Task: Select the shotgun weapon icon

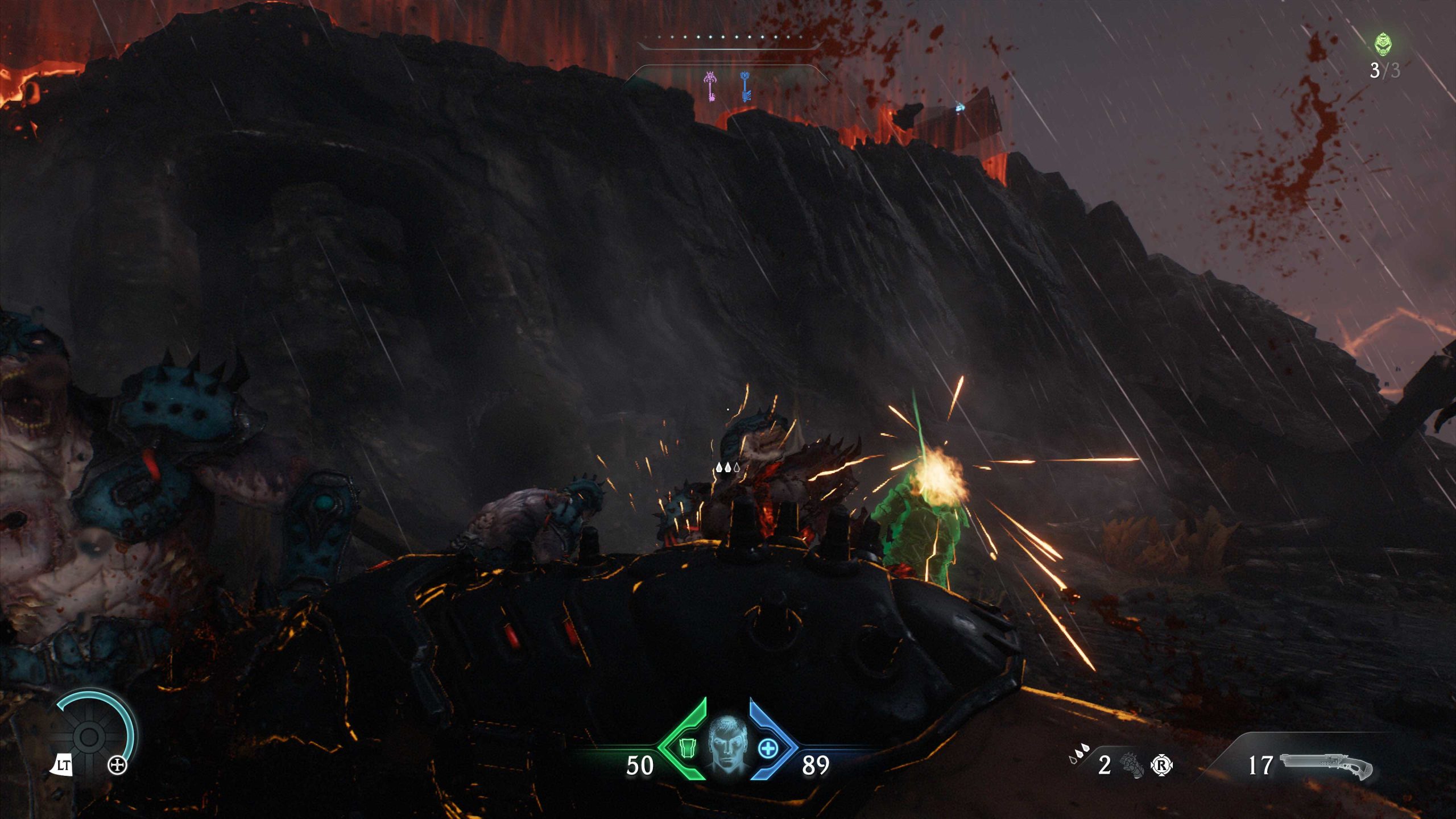Action: coord(1326,764)
